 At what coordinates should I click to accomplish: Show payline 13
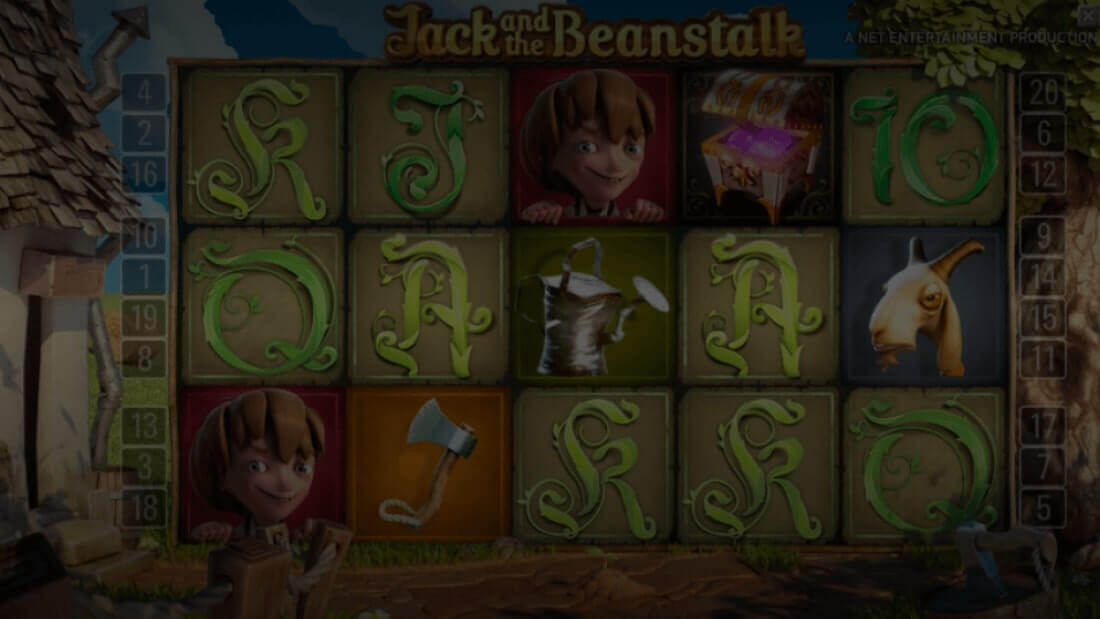click(145, 425)
